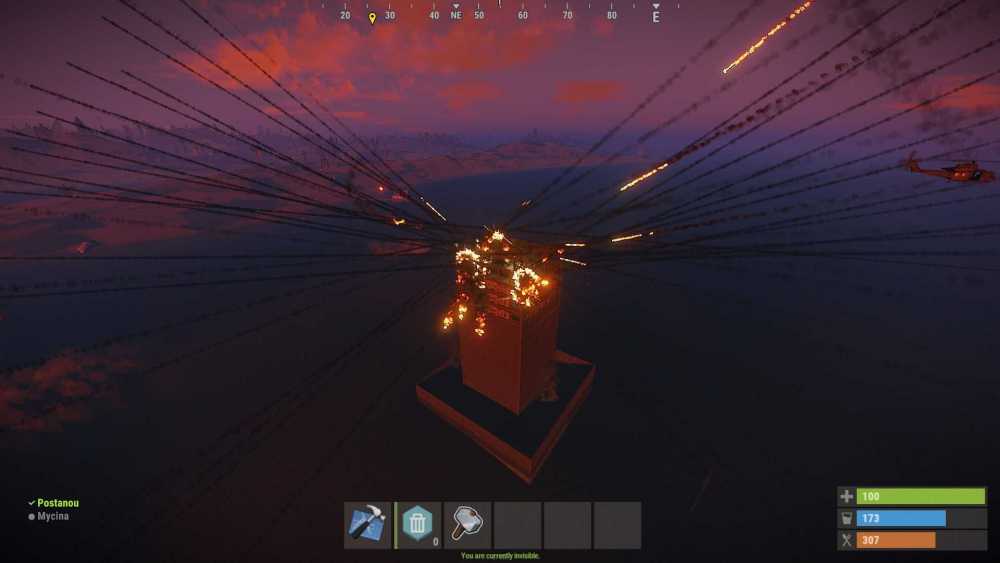The width and height of the screenshot is (1000, 563).
Task: Click the yellow map marker on the compass
Action: tap(372, 17)
